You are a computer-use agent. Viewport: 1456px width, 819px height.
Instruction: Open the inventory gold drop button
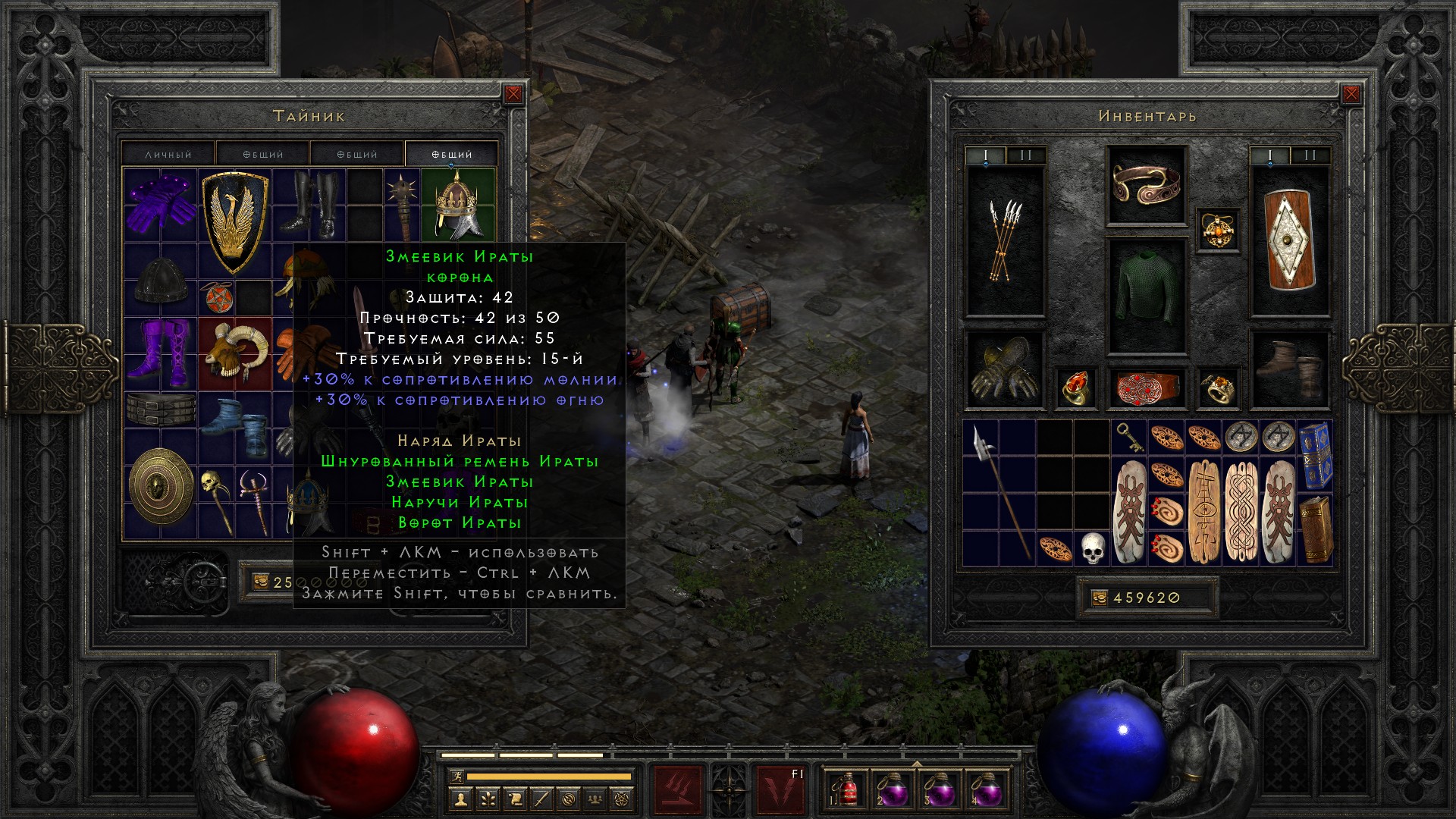point(1099,598)
